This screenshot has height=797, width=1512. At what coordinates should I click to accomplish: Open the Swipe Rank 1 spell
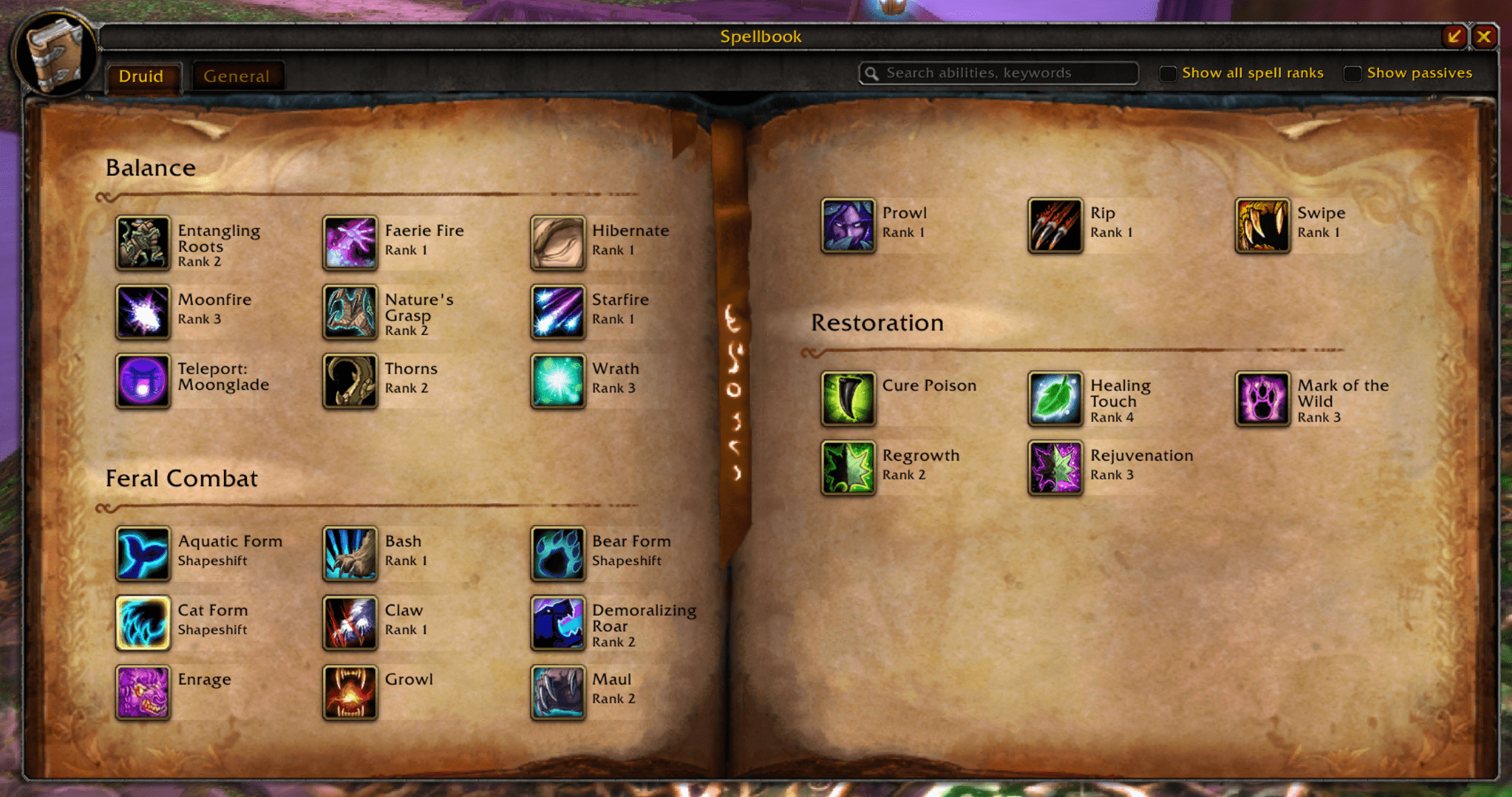1262,226
